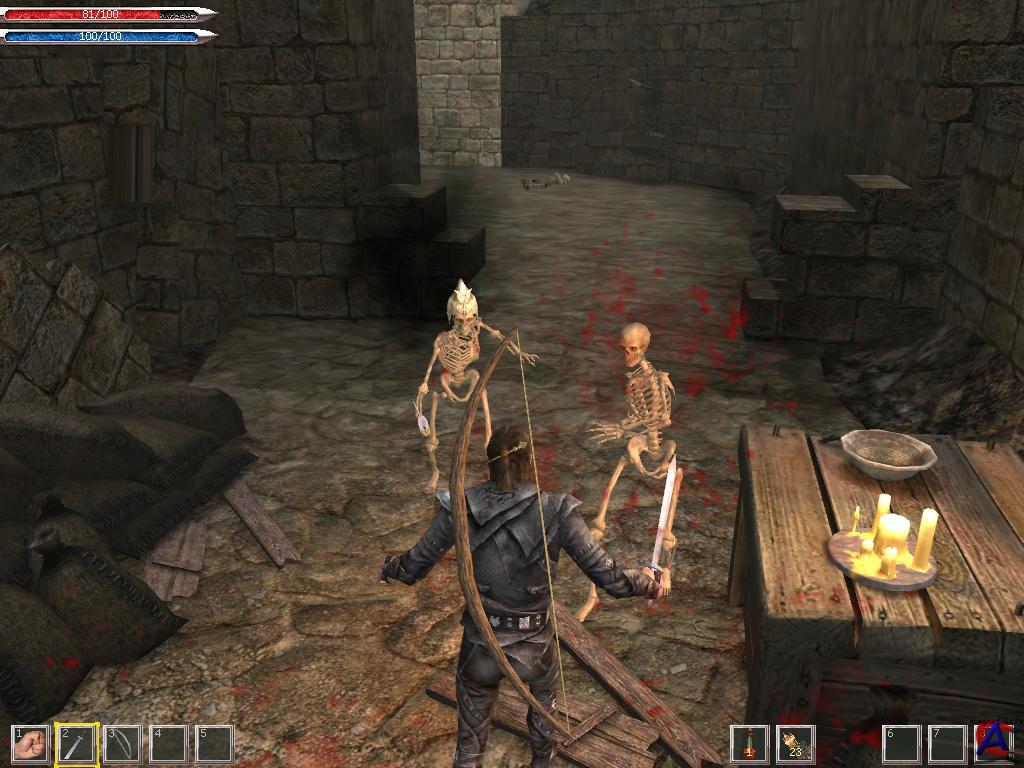
Task: Select the bare fist slot
Action: 29,744
